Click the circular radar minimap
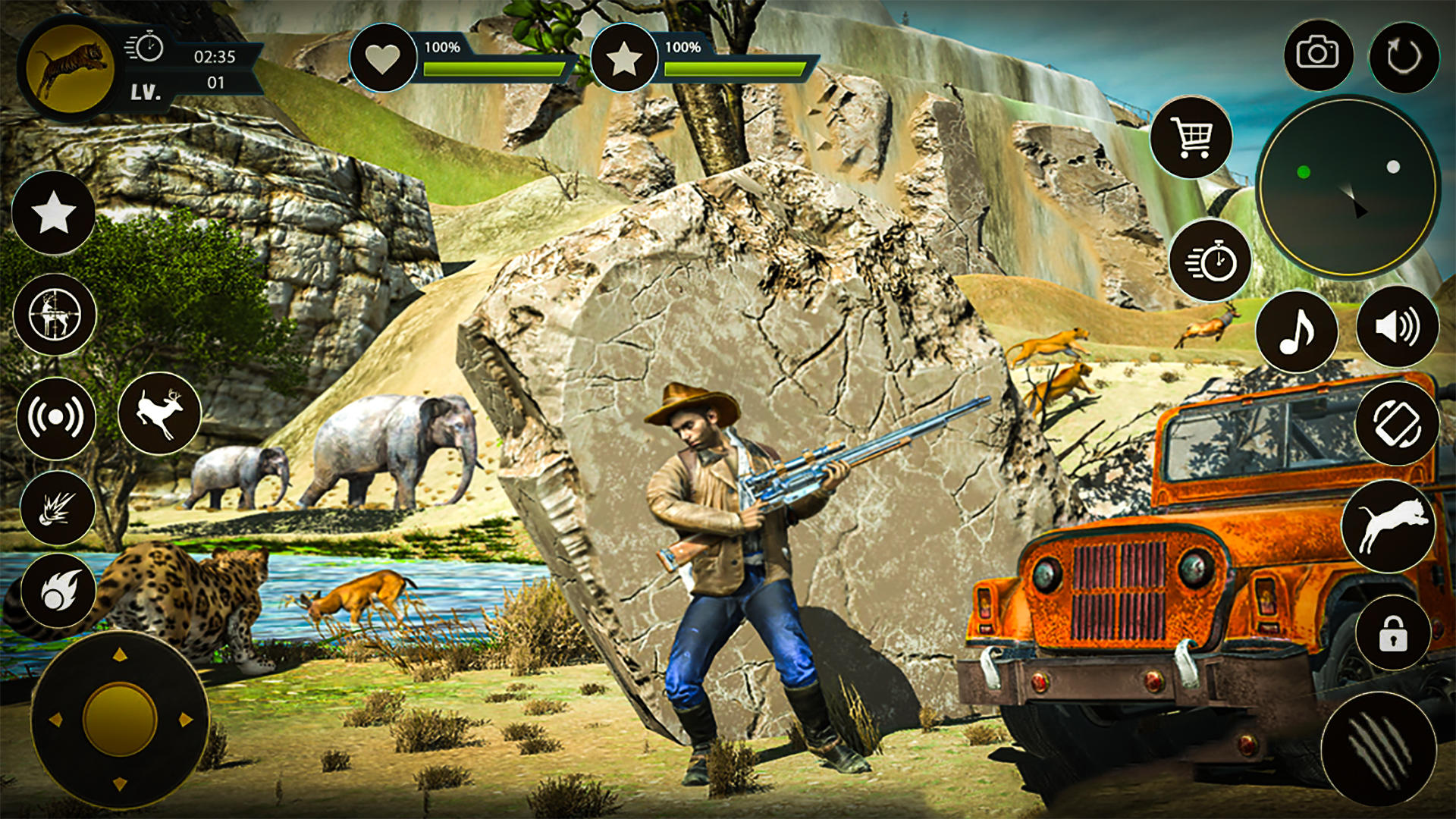The image size is (1456, 819). pos(1348,187)
